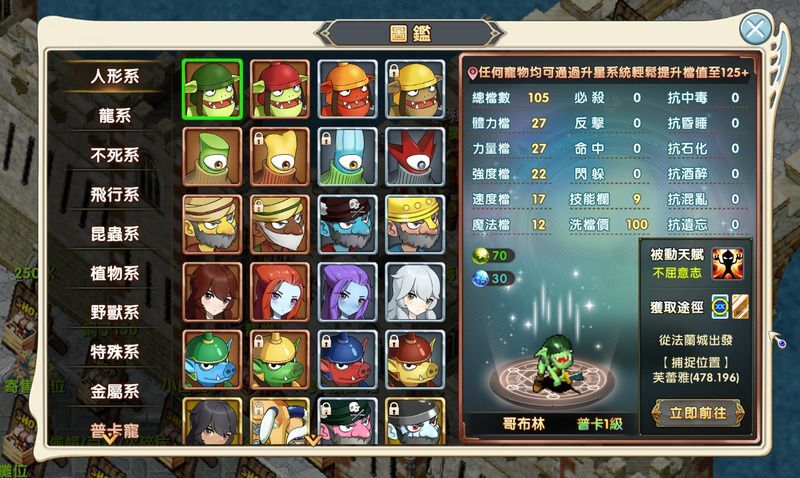Select the white-haired girl portrait
Screen dimensions: 800x478
point(415,291)
